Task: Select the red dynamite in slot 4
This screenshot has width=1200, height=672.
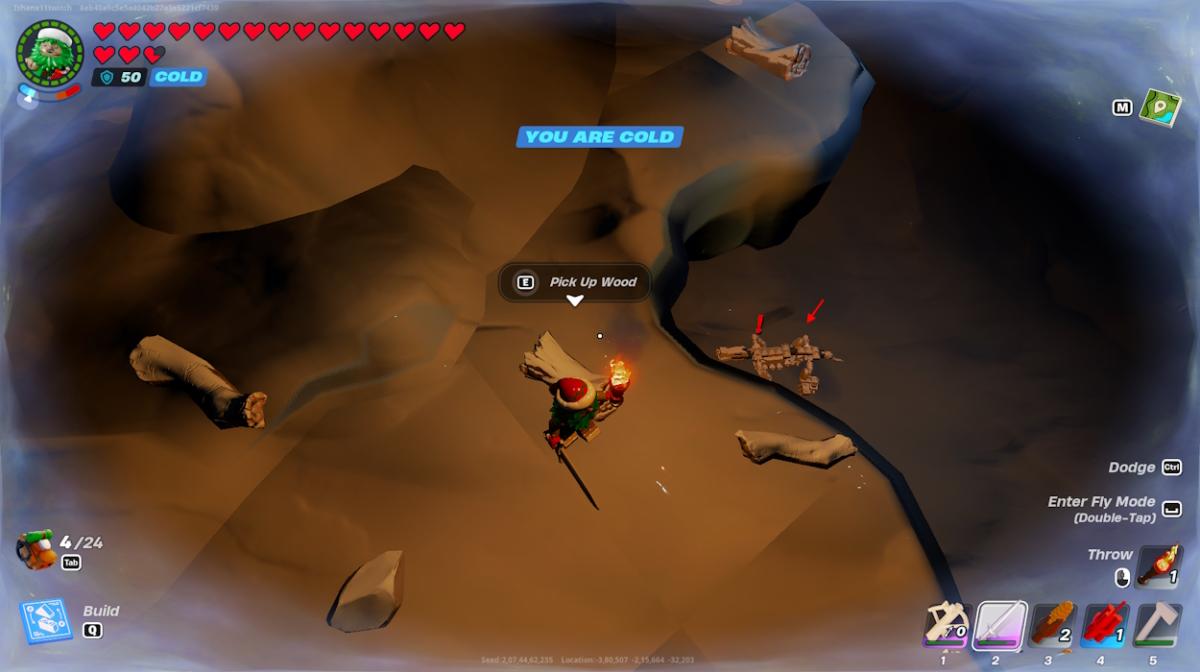Action: 1105,626
